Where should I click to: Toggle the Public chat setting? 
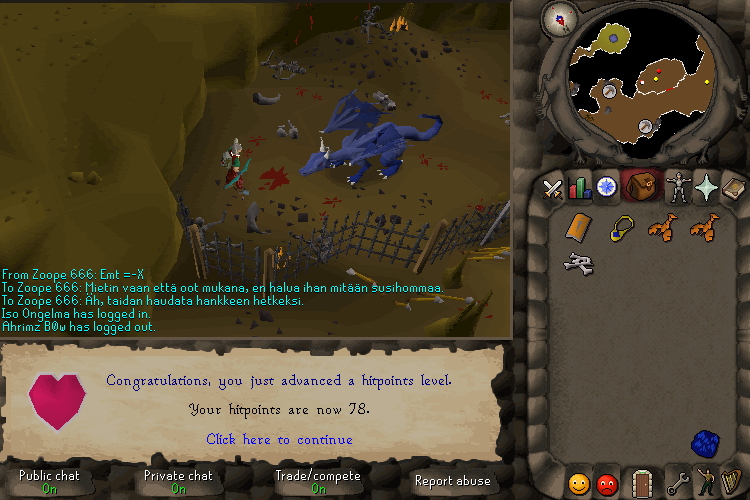tap(49, 481)
